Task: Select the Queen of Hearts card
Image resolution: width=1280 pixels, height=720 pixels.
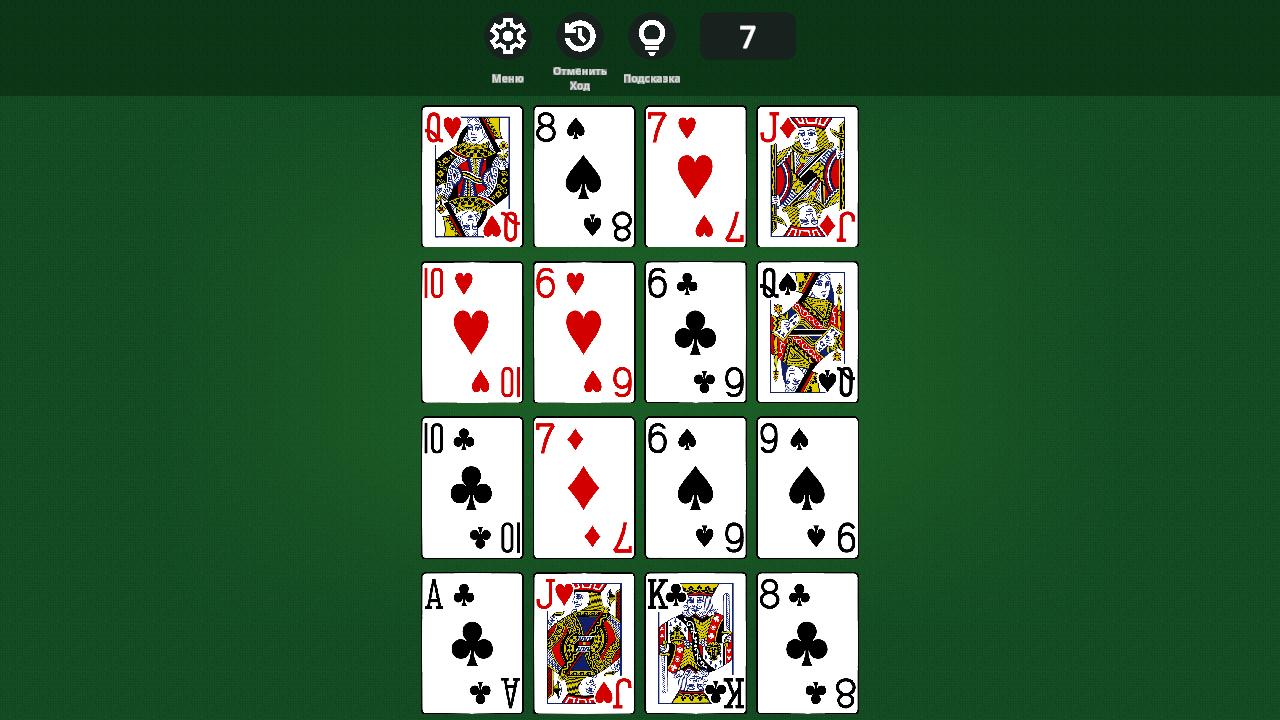Action: click(471, 176)
